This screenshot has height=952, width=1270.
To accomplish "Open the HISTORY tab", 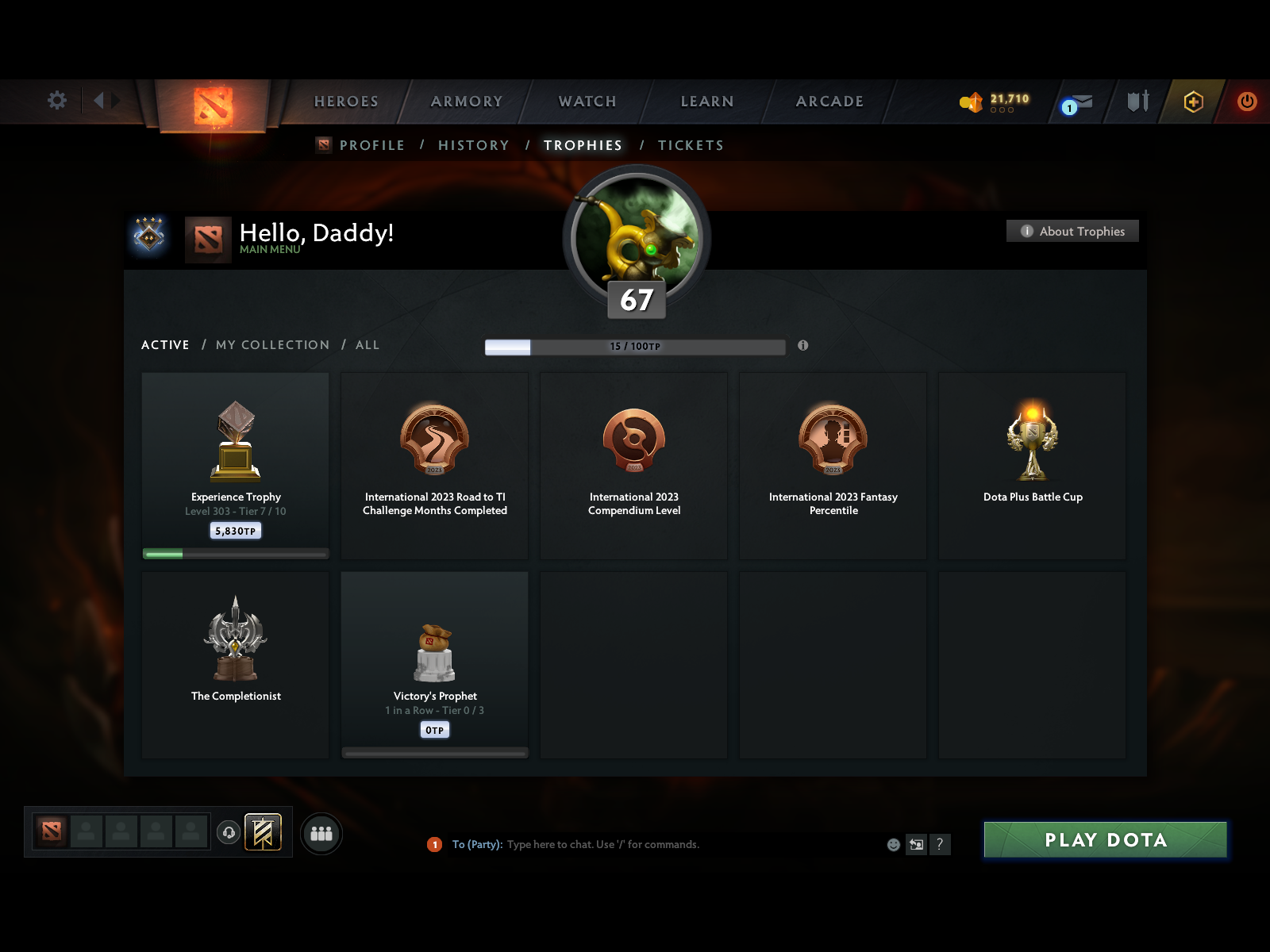I will [x=473, y=145].
